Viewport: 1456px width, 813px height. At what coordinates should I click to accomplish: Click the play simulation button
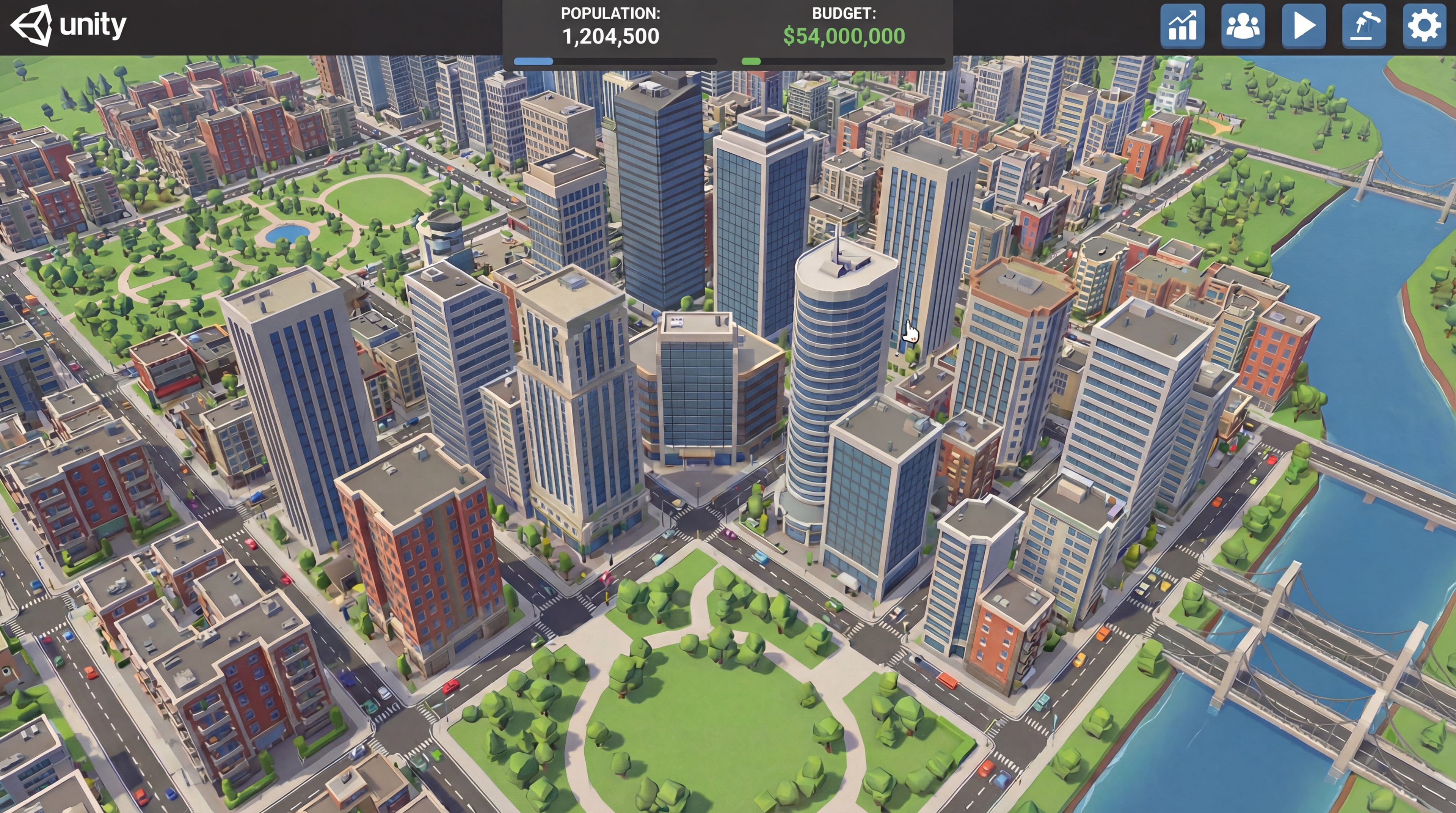click(x=1304, y=26)
